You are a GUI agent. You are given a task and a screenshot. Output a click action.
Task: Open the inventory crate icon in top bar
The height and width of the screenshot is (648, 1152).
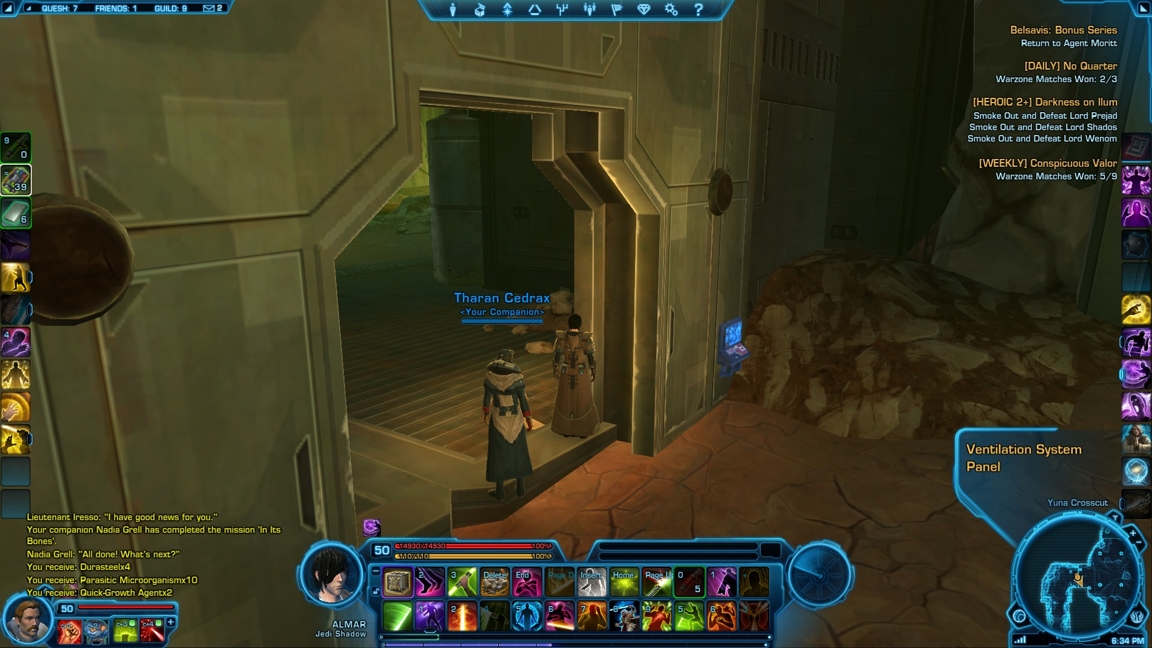coord(480,10)
